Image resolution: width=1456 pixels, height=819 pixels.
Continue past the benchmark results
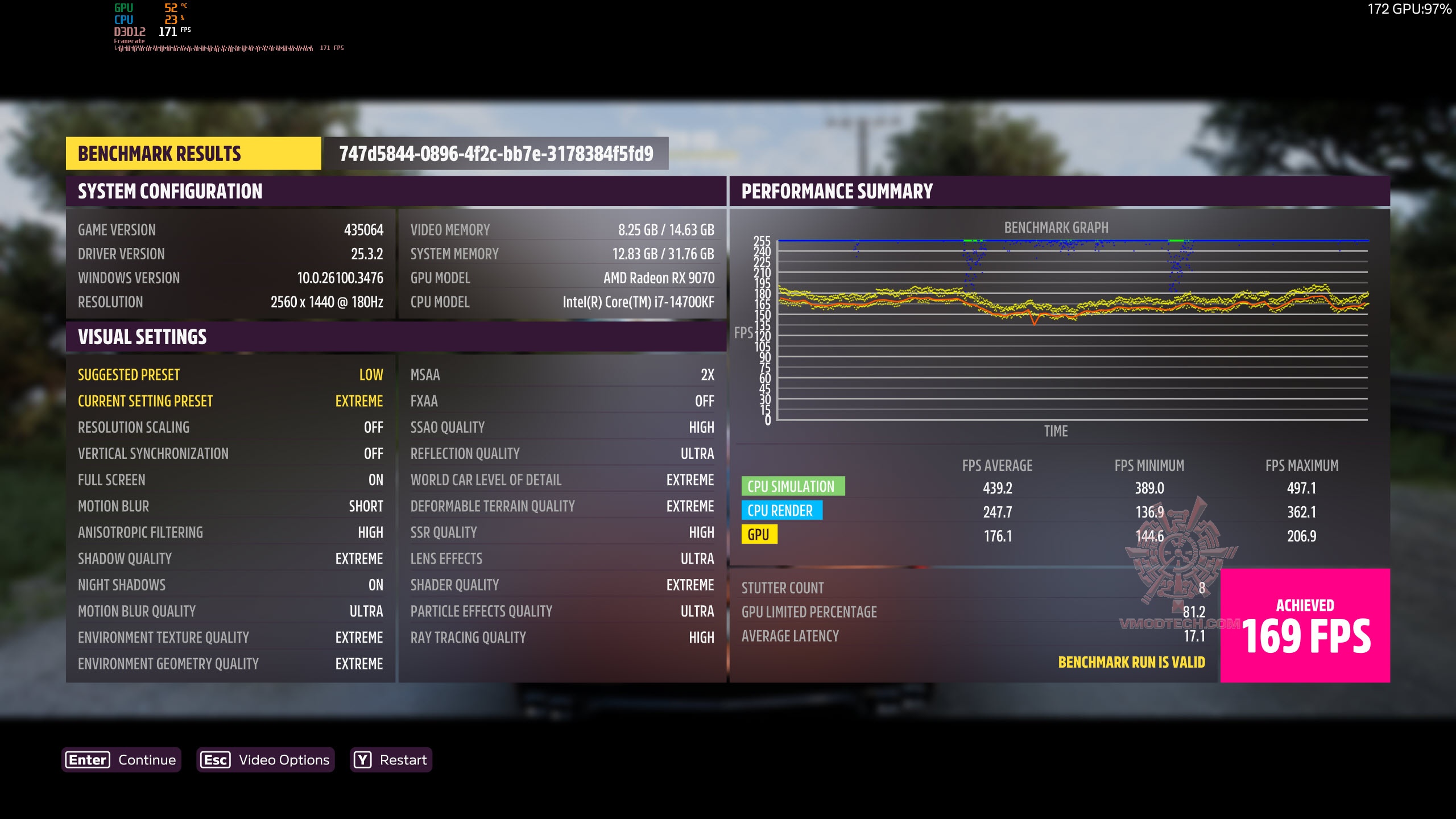pos(121,760)
